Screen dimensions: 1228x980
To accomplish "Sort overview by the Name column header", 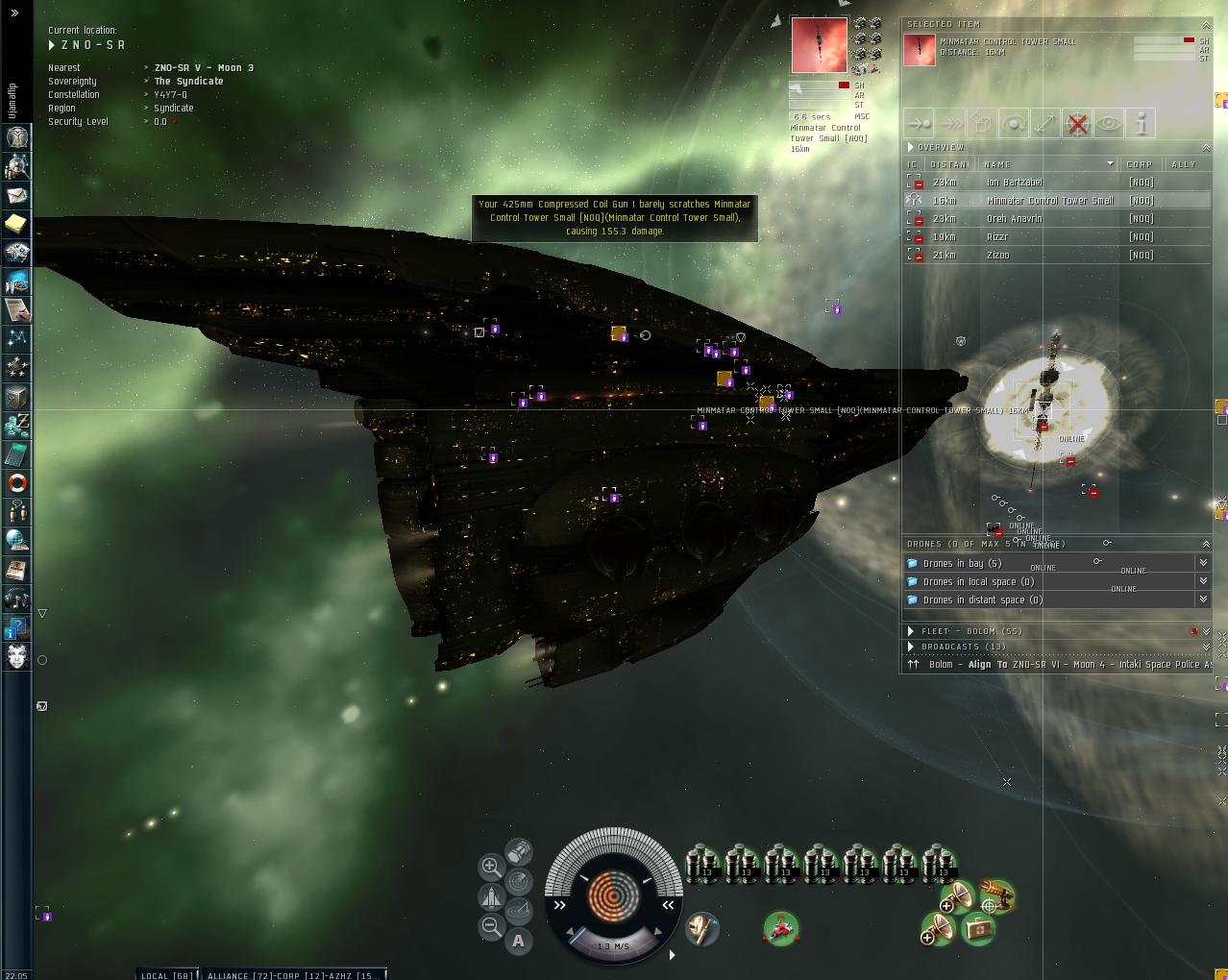I will pyautogui.click(x=1047, y=164).
